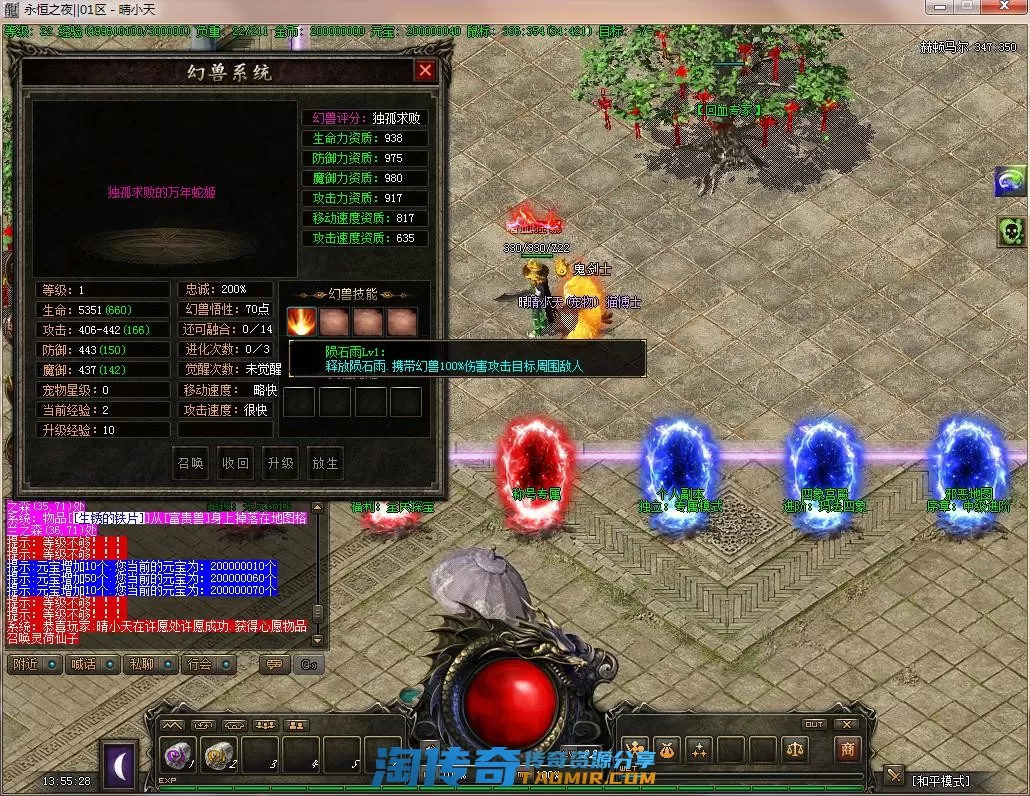
Task: Toggle the 行会 guild chat channel
Action: pos(207,664)
